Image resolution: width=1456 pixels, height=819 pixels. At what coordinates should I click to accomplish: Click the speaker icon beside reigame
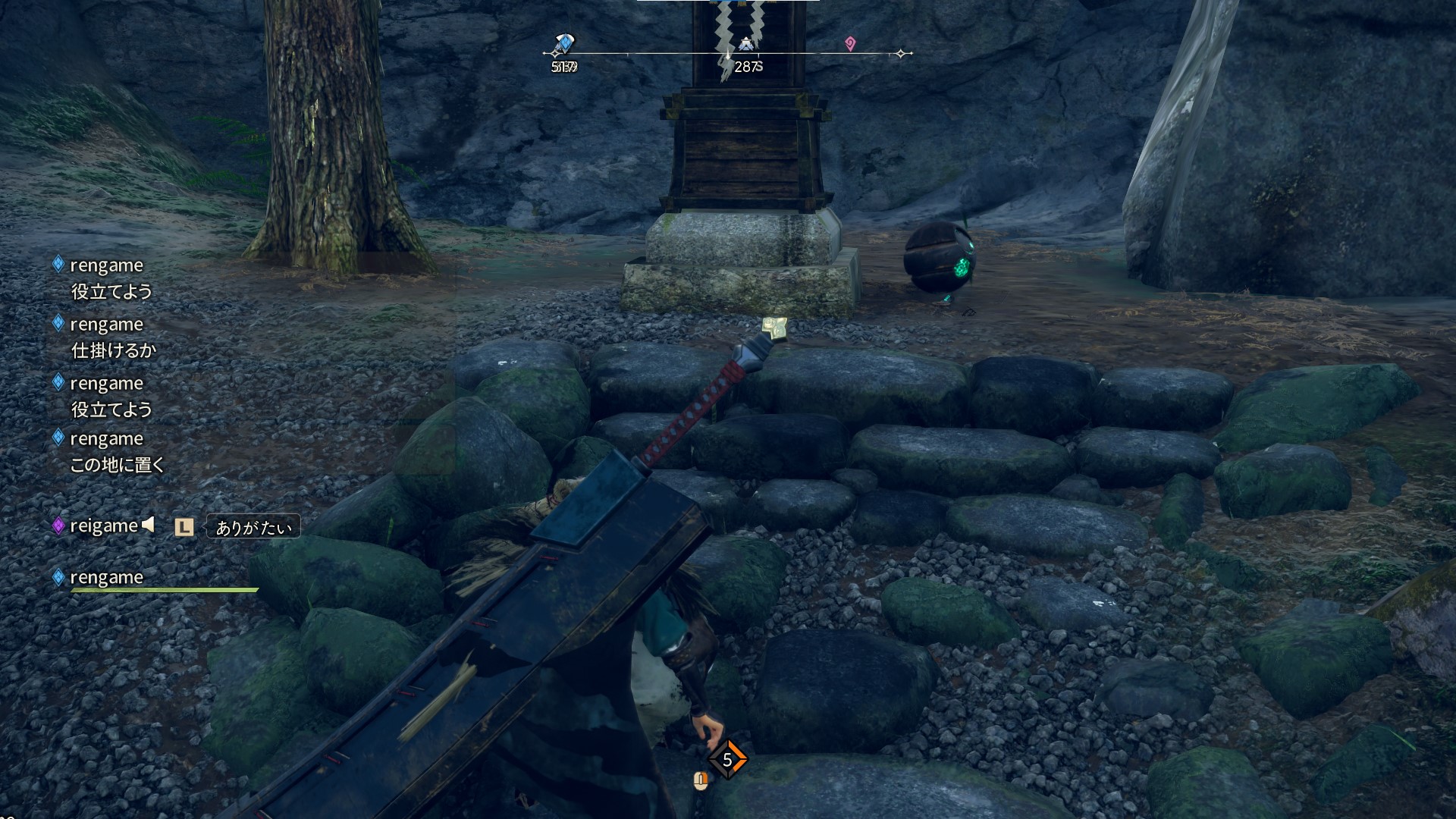[x=149, y=524]
